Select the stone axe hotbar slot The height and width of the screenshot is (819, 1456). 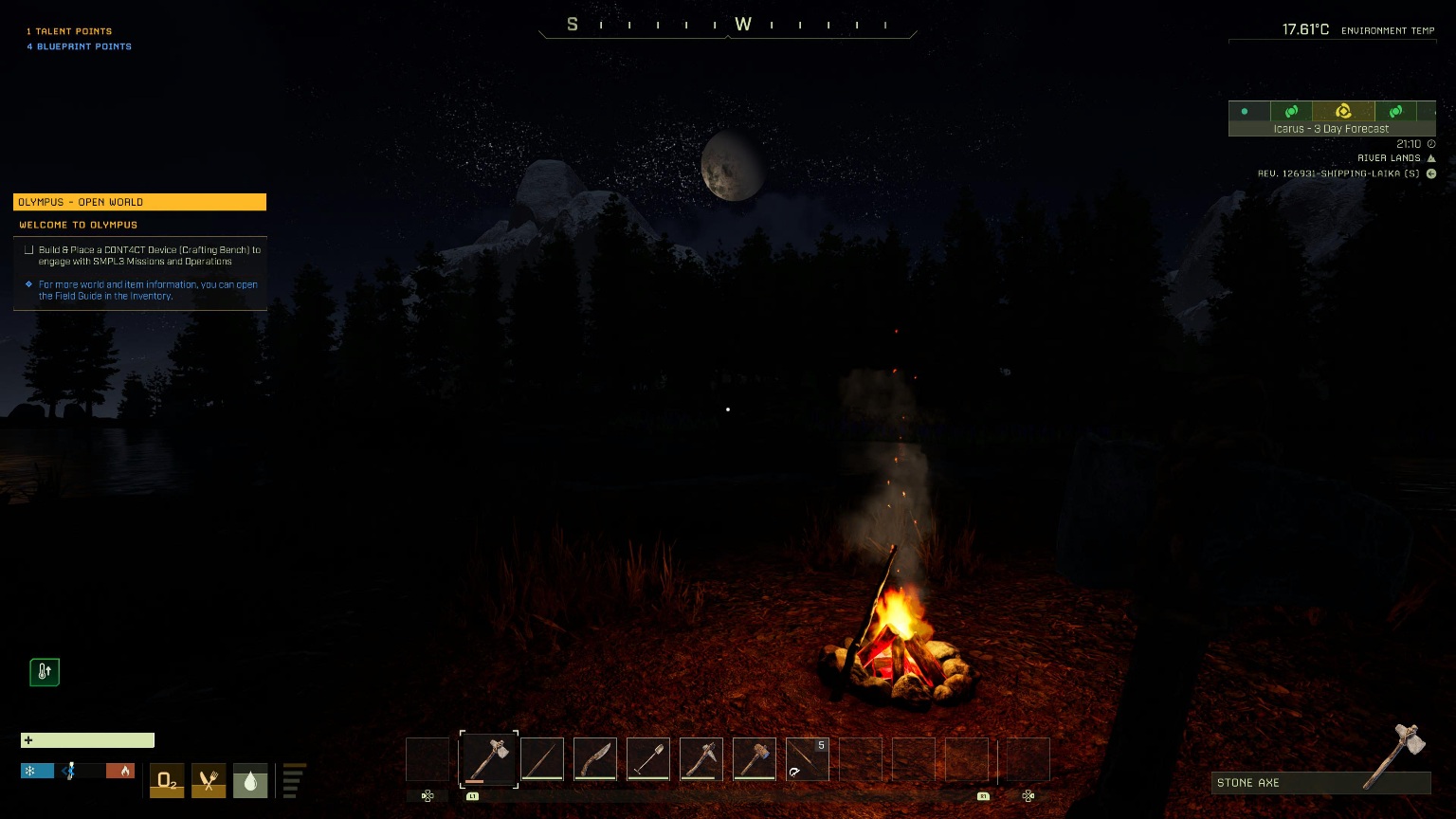point(489,759)
